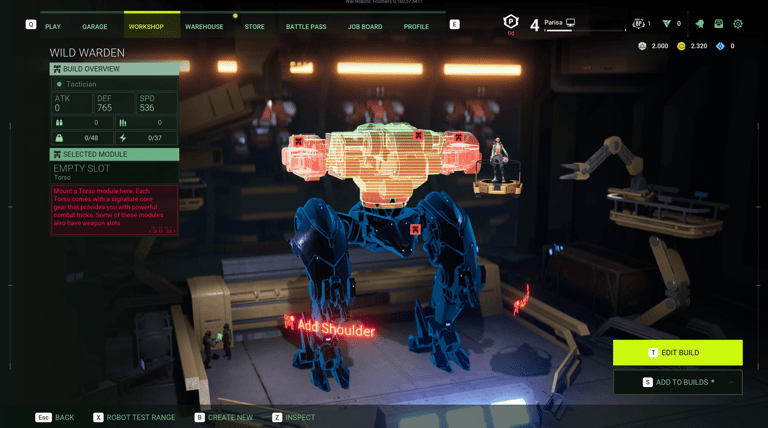768x428 pixels.
Task: Show the Battle Pass tab
Action: (x=304, y=26)
